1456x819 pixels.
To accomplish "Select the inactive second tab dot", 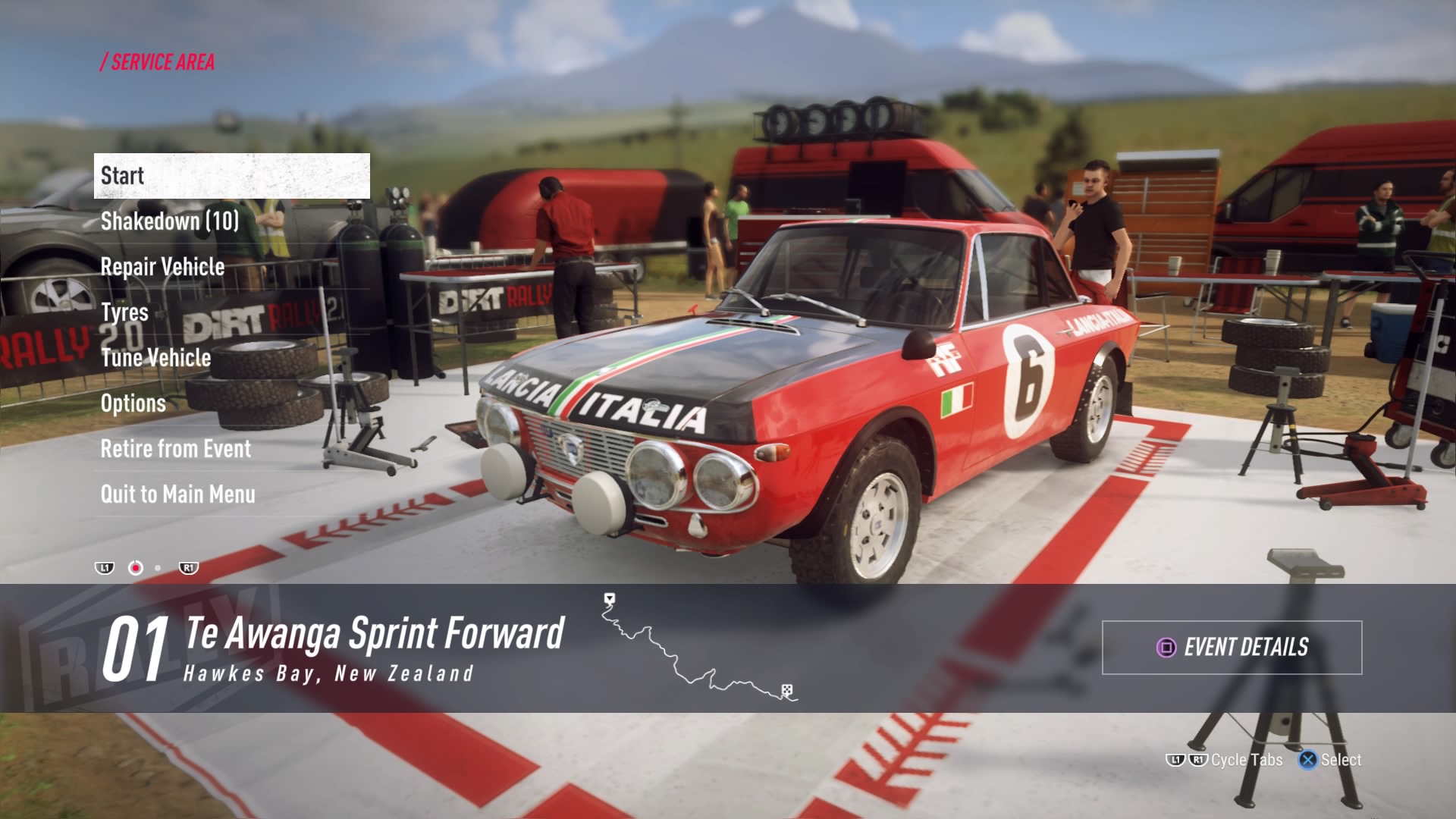I will click(158, 566).
